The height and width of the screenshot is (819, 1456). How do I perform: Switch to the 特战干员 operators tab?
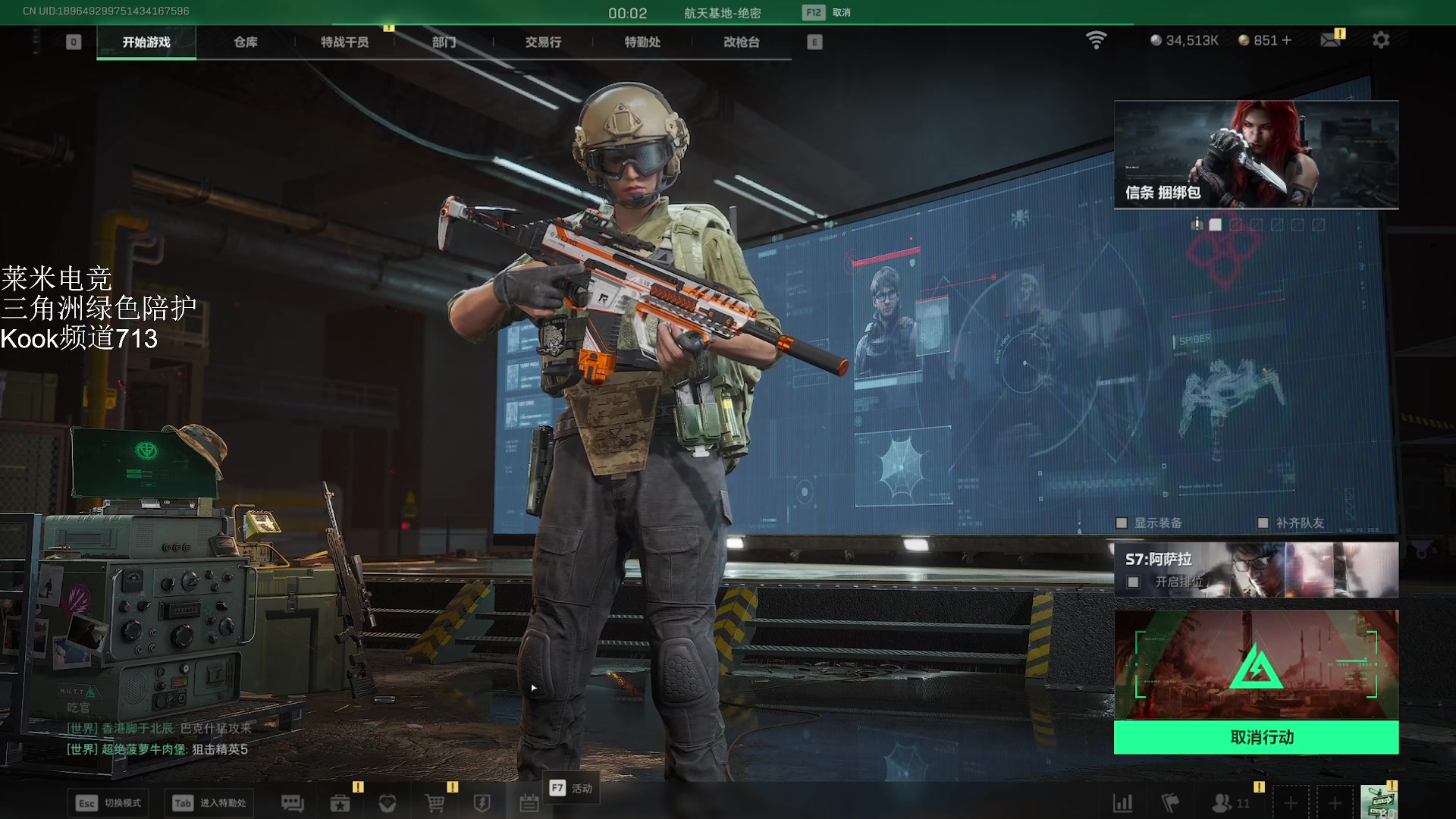[344, 42]
